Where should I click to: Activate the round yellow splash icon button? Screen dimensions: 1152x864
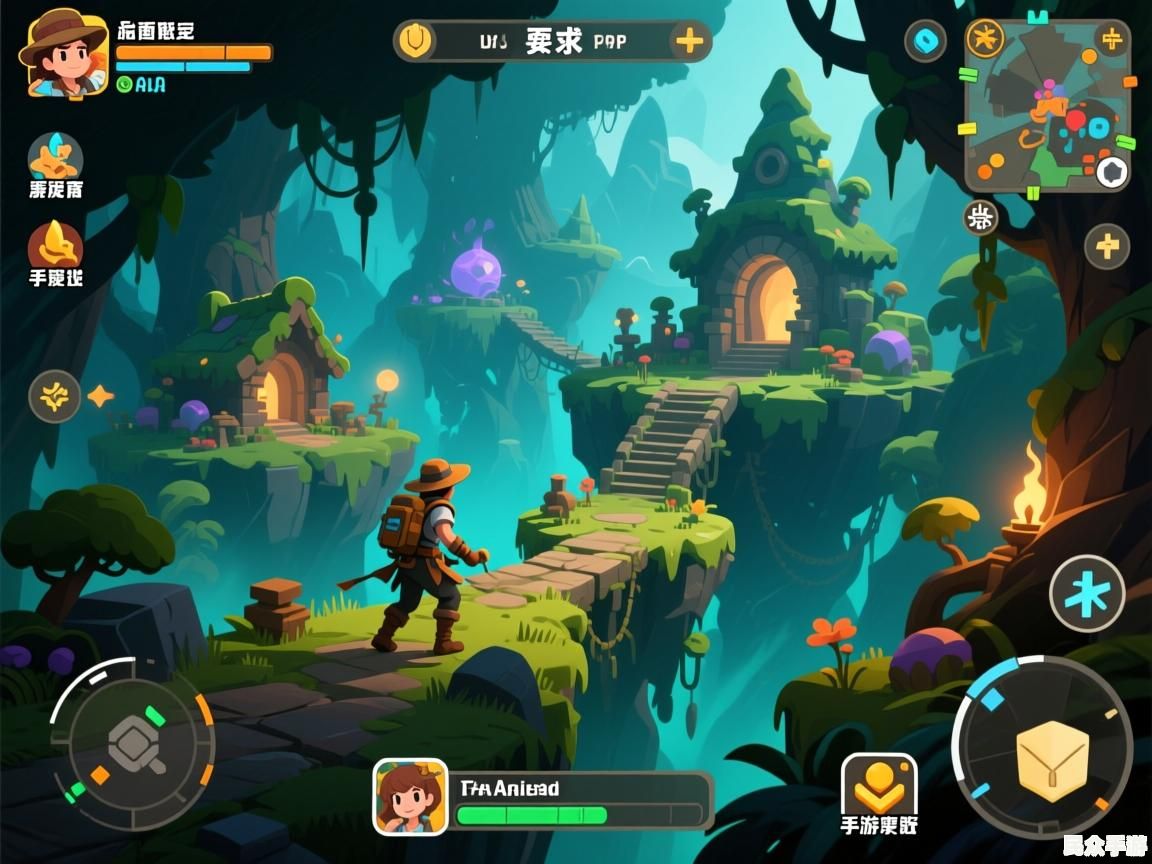[54, 396]
